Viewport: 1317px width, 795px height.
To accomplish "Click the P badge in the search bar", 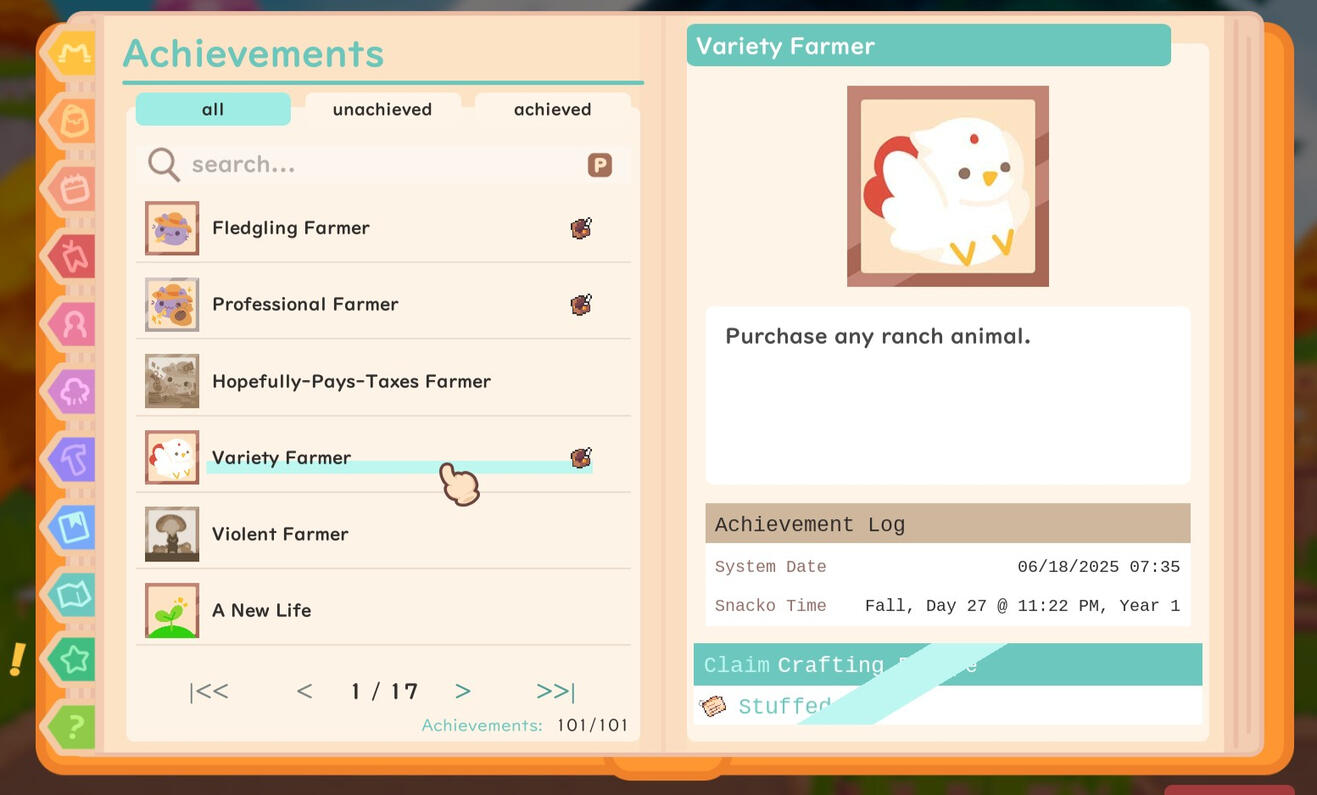I will pyautogui.click(x=598, y=164).
